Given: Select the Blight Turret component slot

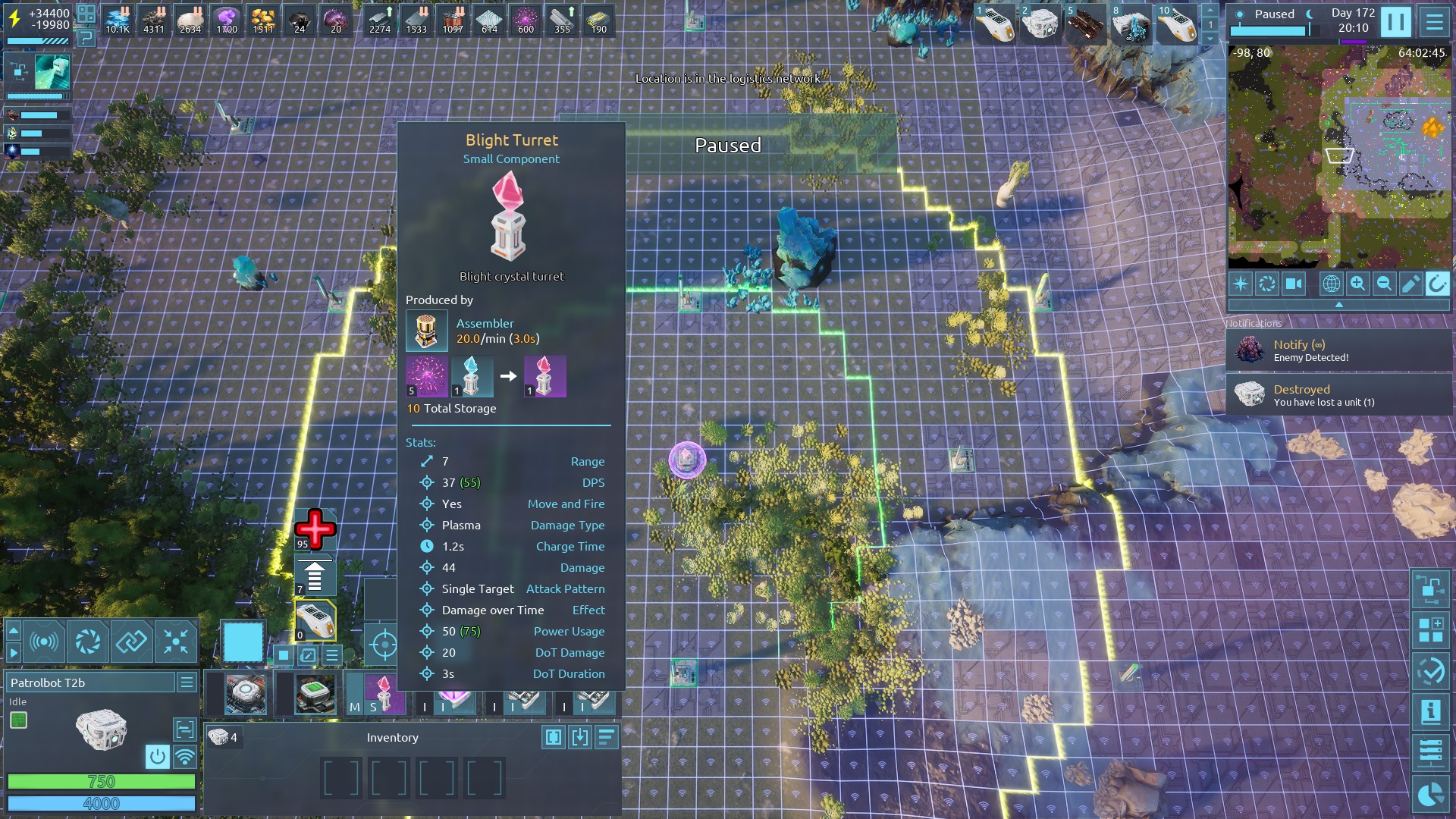Looking at the screenshot, I should [x=384, y=693].
